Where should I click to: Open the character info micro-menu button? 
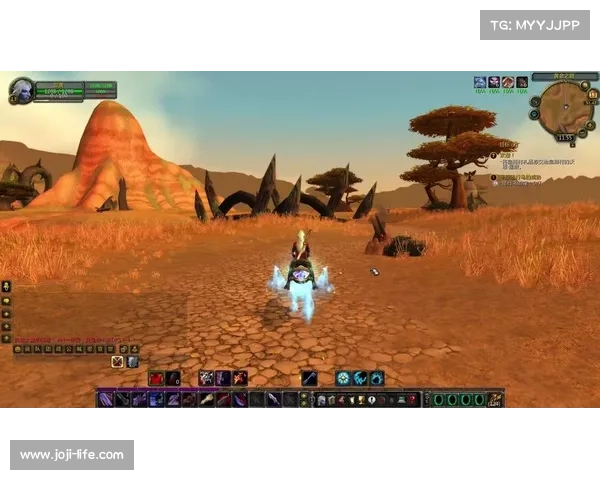pos(322,399)
